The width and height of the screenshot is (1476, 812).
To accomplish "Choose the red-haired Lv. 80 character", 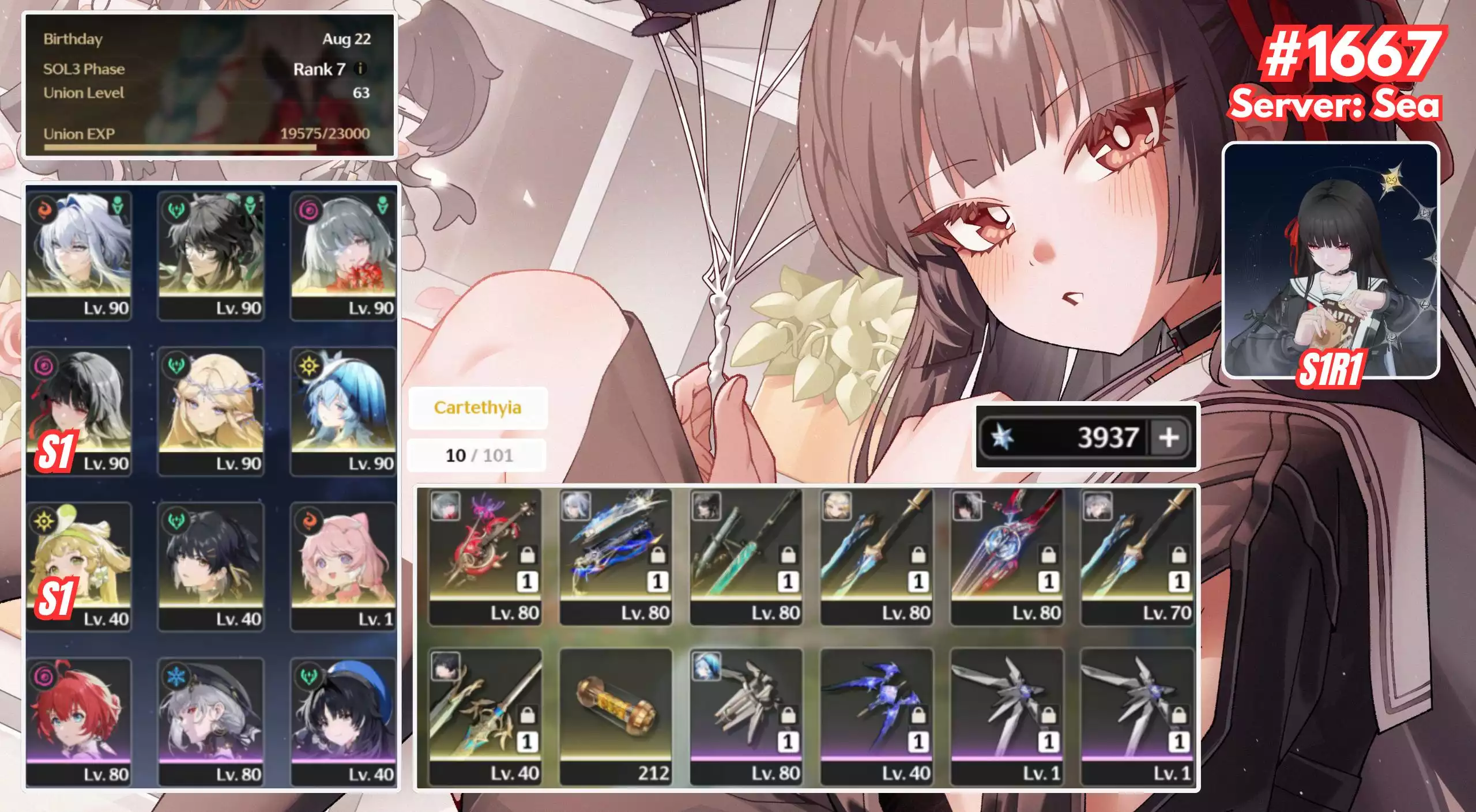I will click(79, 722).
